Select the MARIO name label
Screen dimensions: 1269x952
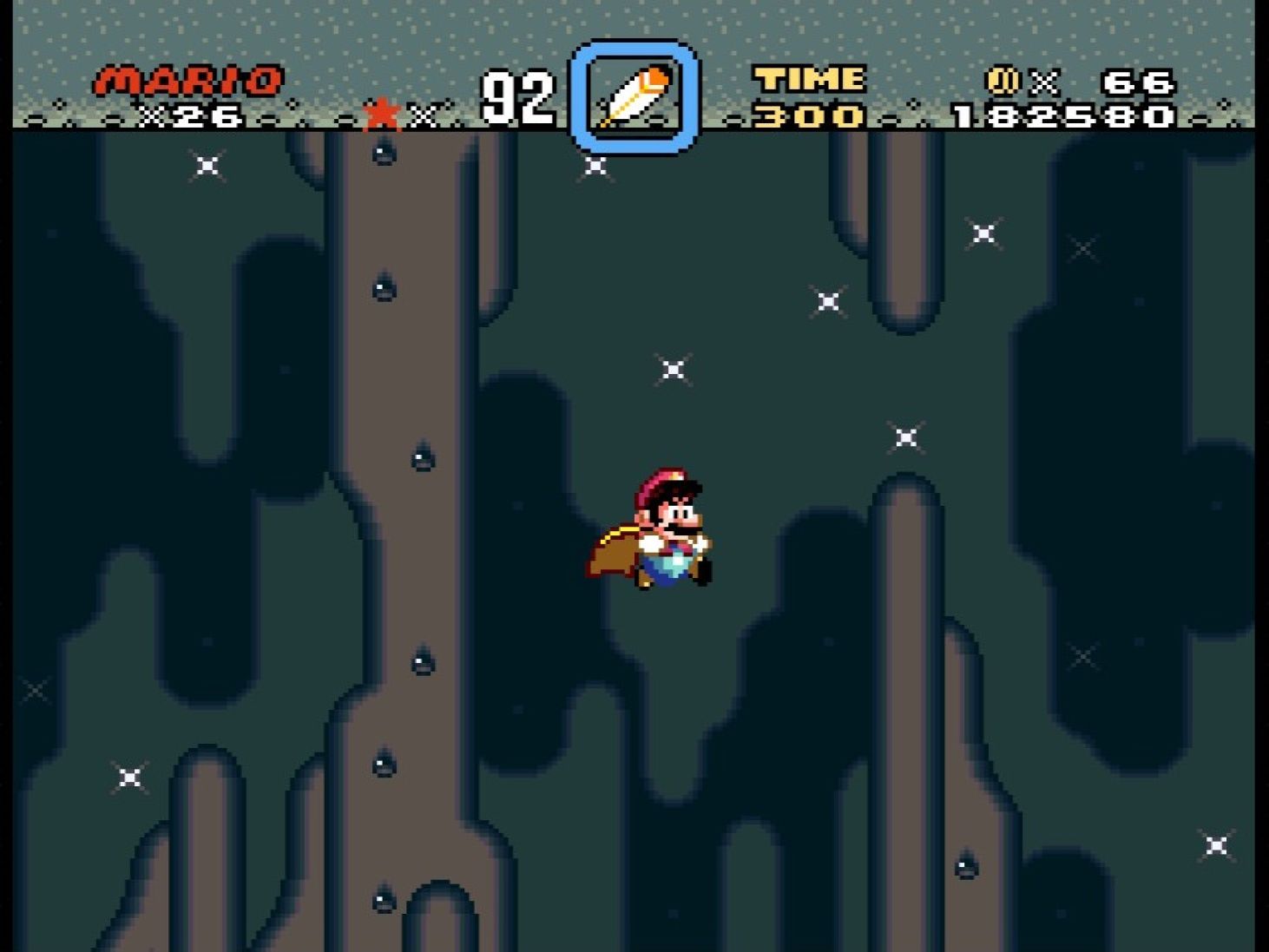pos(187,80)
